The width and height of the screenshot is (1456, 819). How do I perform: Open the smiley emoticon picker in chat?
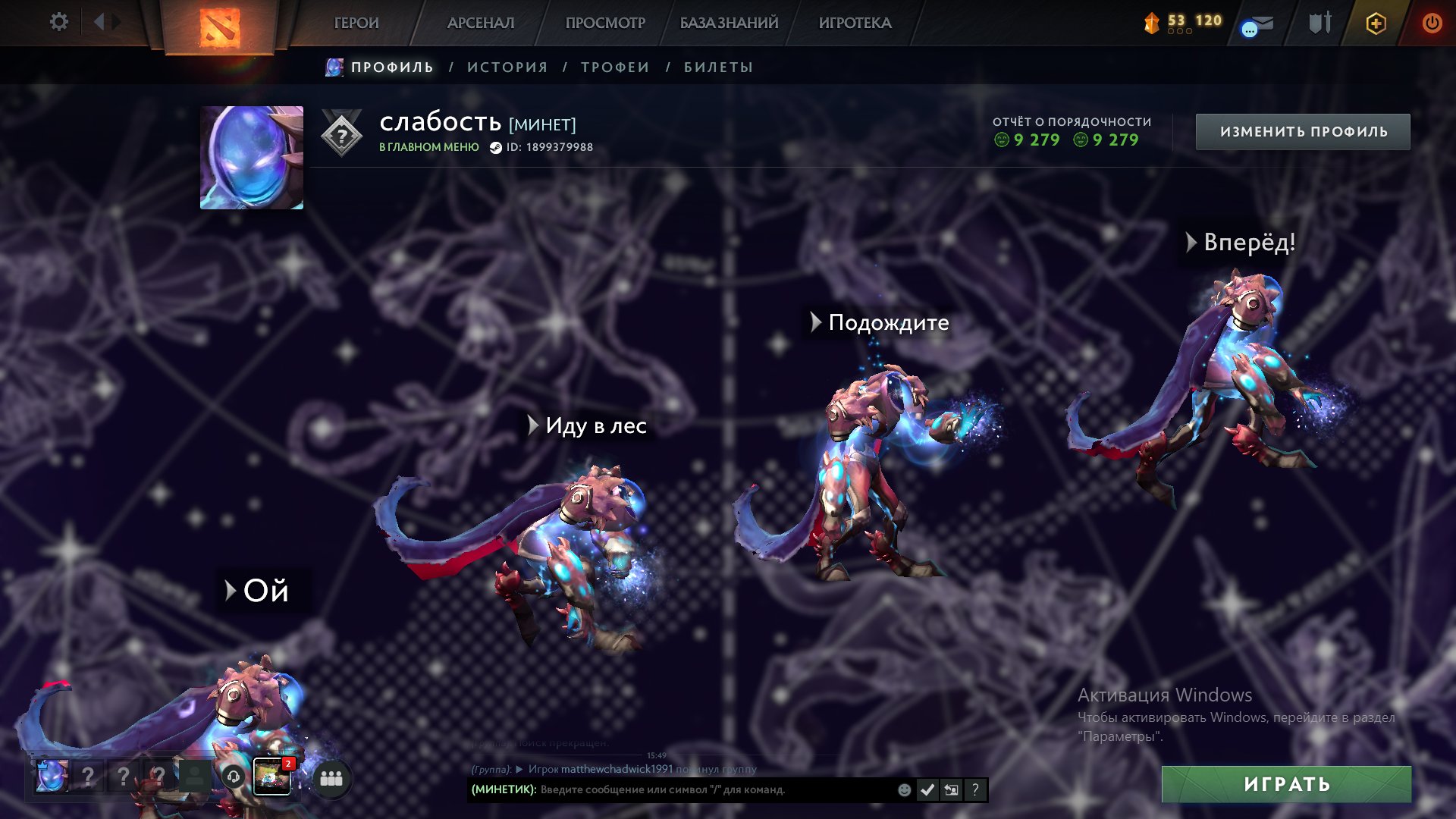click(903, 790)
